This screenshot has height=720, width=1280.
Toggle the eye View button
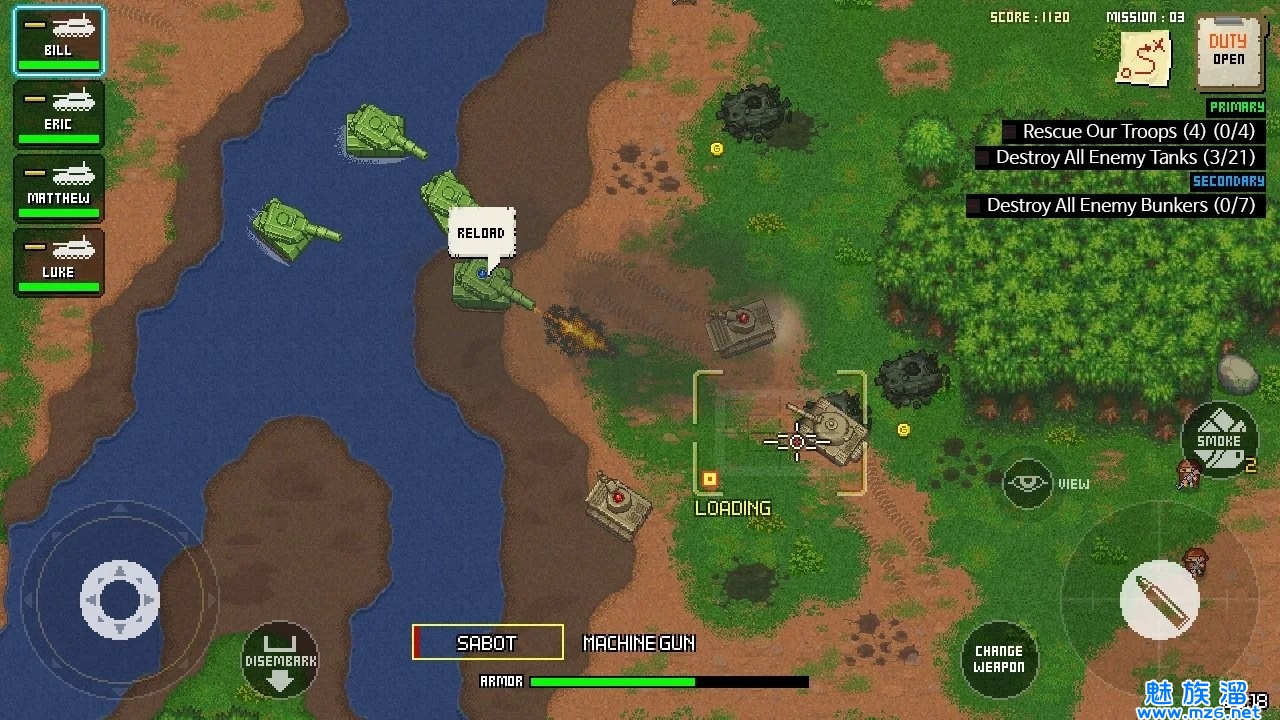(x=1028, y=484)
